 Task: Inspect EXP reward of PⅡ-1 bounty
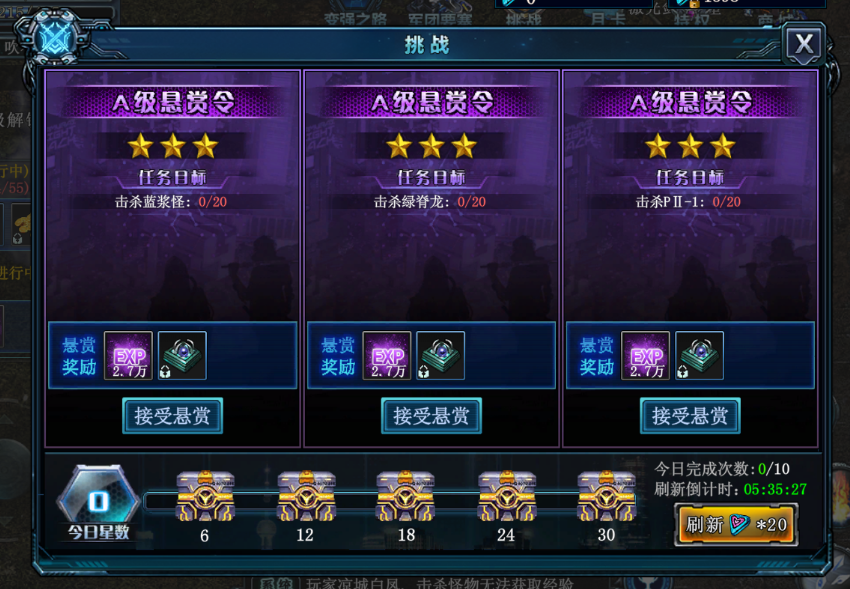coord(646,356)
